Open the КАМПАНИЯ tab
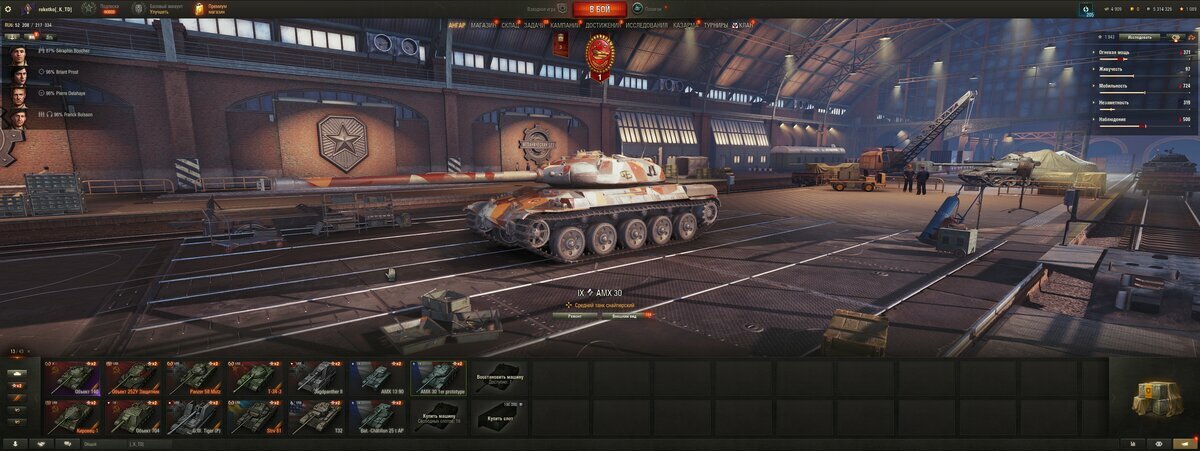1200x451 pixels. pyautogui.click(x=564, y=24)
